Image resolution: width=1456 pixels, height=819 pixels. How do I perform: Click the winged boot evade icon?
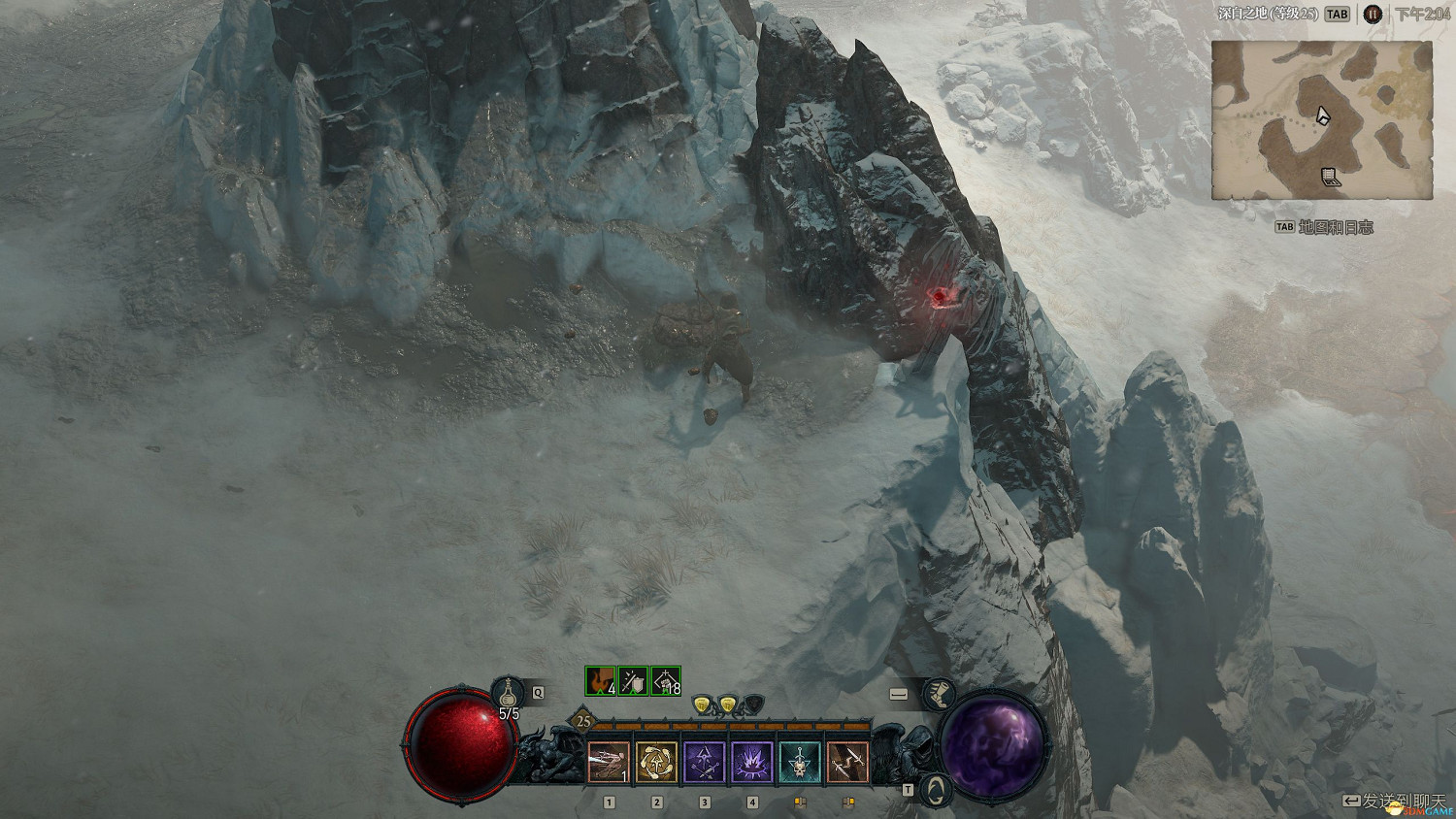[937, 694]
